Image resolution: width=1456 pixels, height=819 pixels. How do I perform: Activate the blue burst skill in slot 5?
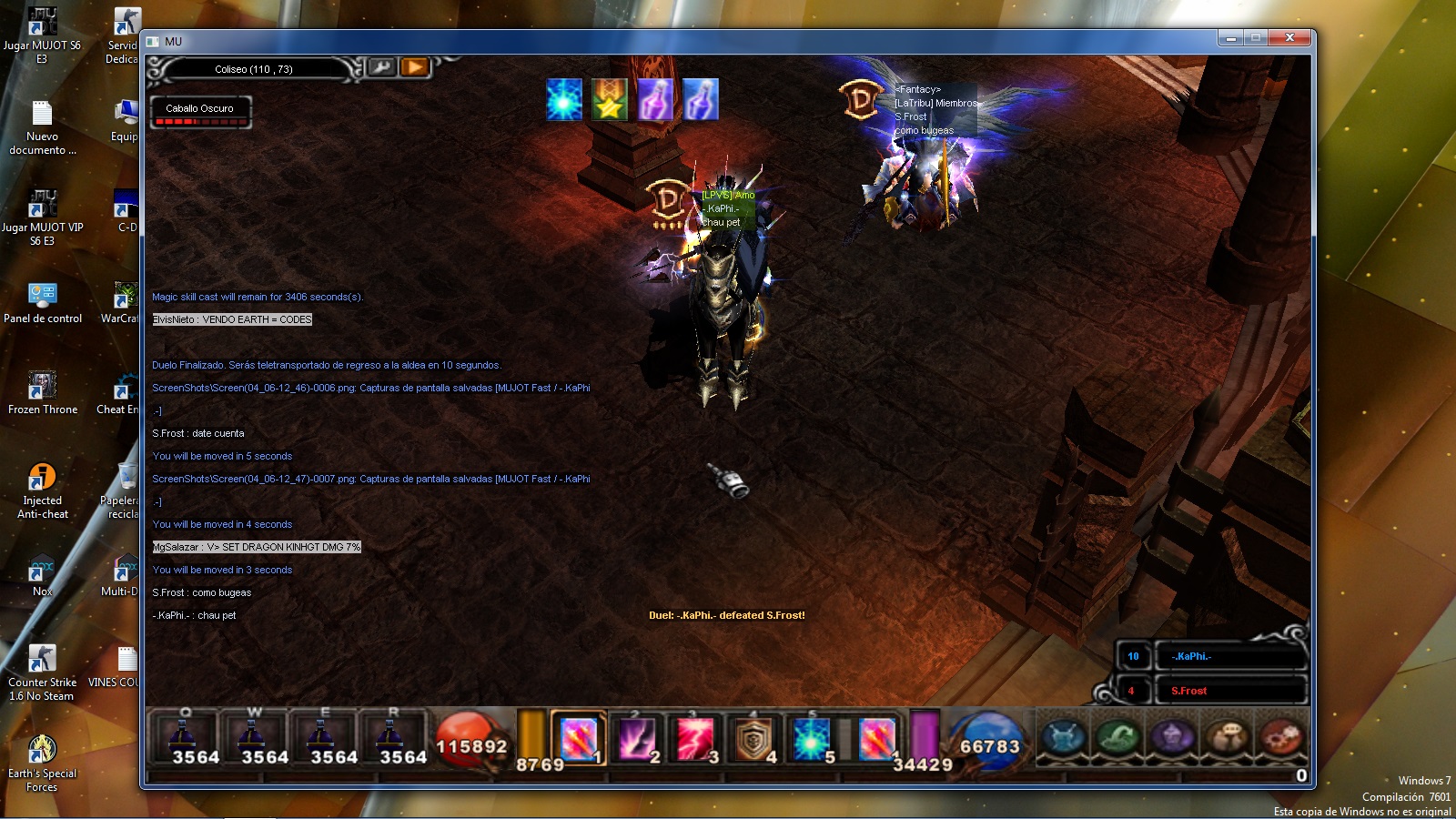point(810,738)
